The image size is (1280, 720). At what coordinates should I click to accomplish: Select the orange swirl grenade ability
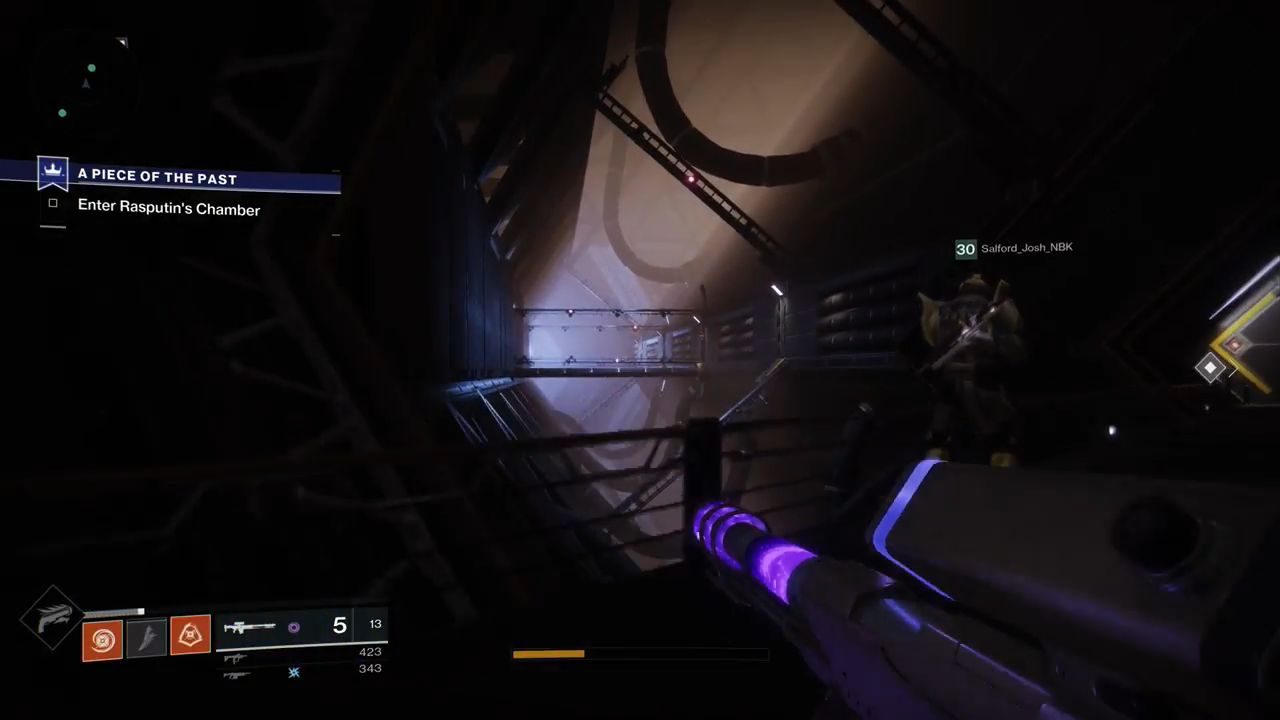click(103, 640)
